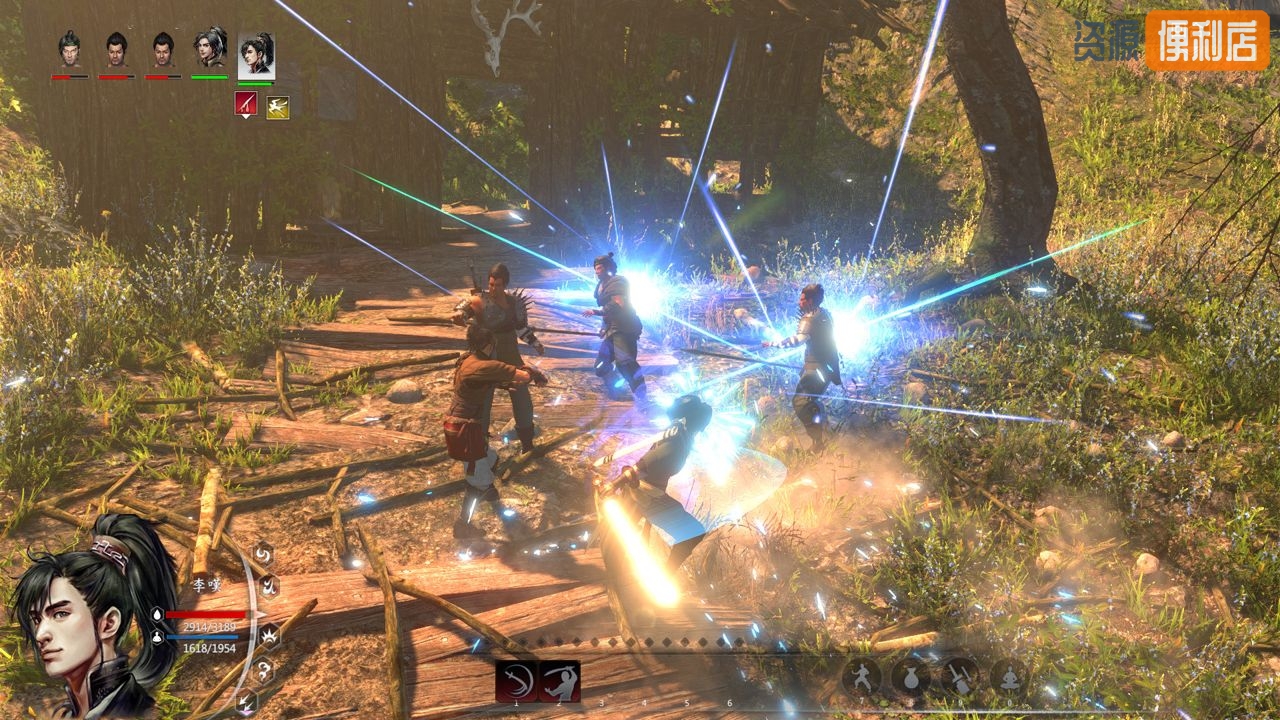Click the sword weapon round icon
The height and width of the screenshot is (720, 1280).
[960, 677]
